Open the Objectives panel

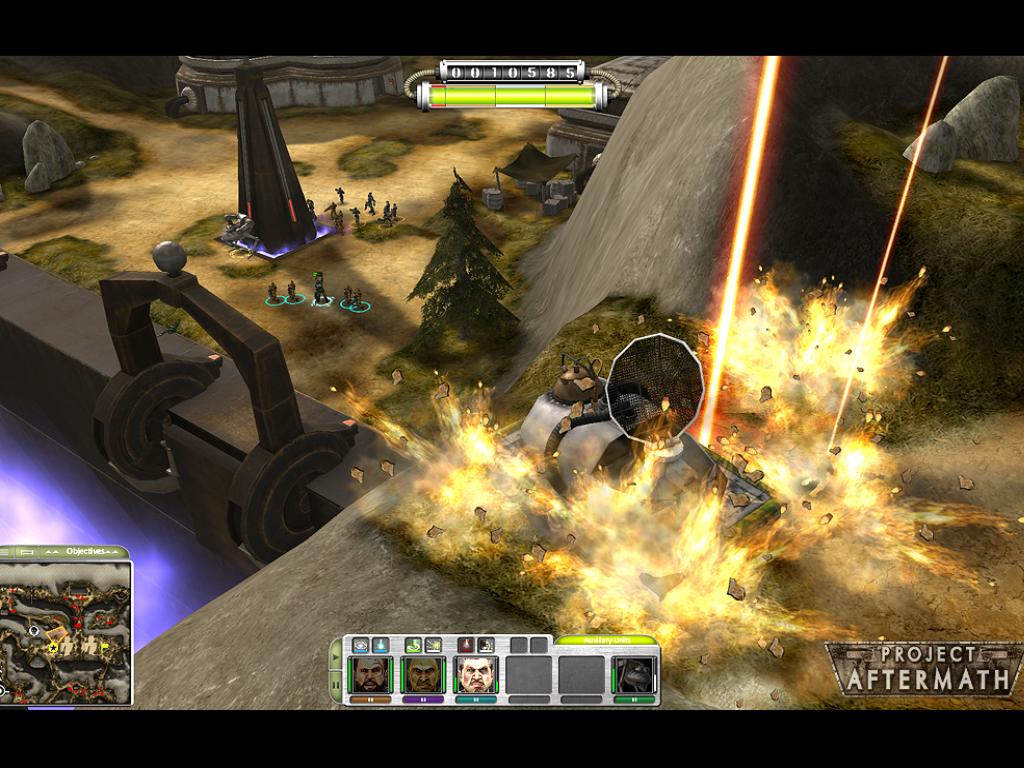(x=85, y=551)
